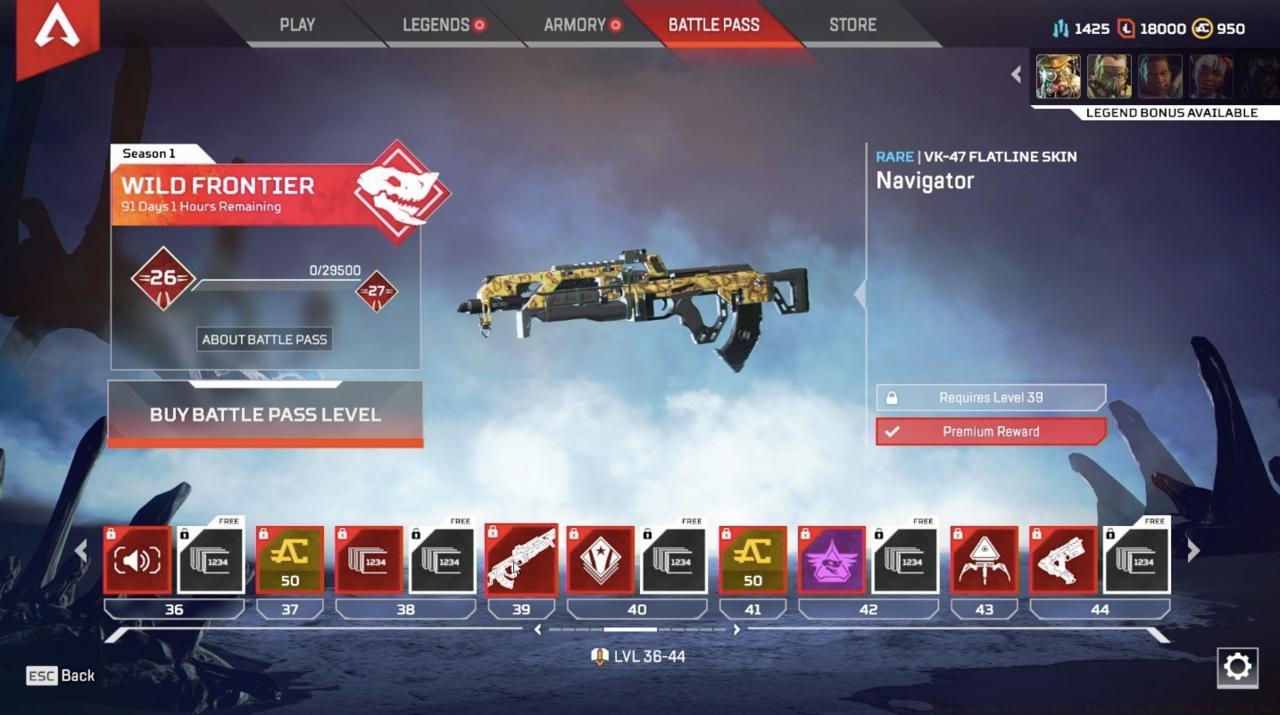The width and height of the screenshot is (1280, 715).
Task: Switch to the Play tab
Action: coord(297,25)
